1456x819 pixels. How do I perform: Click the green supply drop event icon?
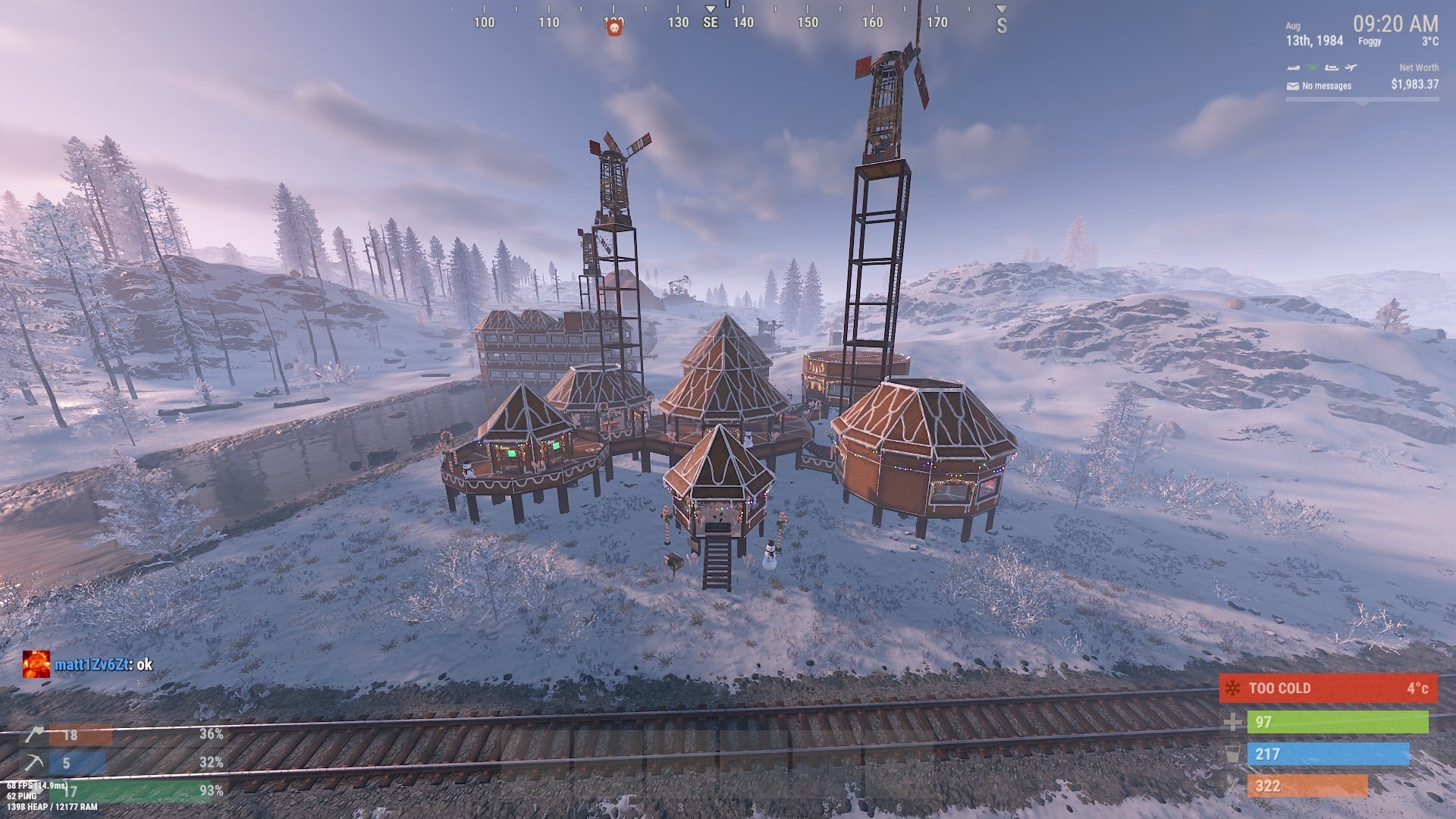pyautogui.click(x=1311, y=67)
